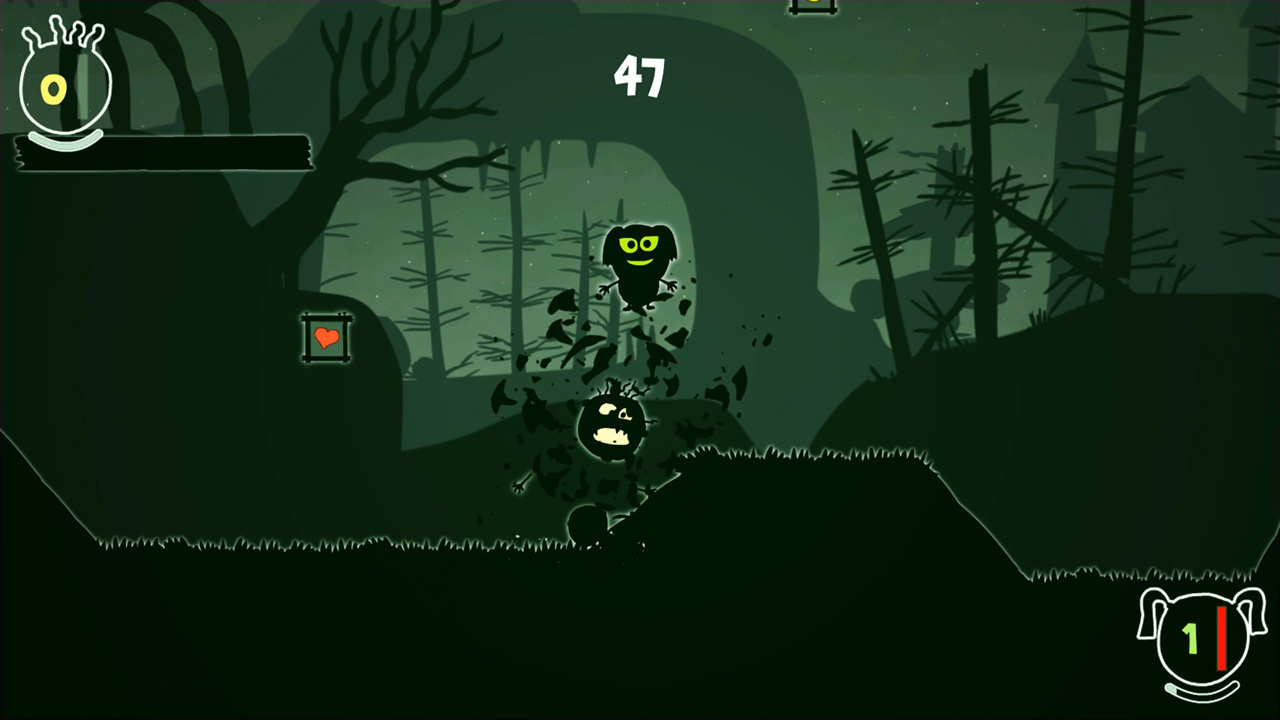The height and width of the screenshot is (720, 1280).
Task: Click the yellow score counter eye icon
Action: 55,90
